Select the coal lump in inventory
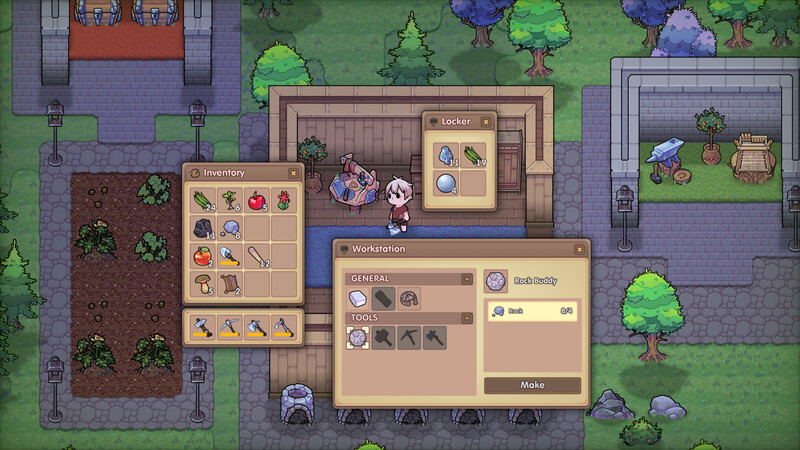Screen dimensions: 800x450 click(201, 228)
